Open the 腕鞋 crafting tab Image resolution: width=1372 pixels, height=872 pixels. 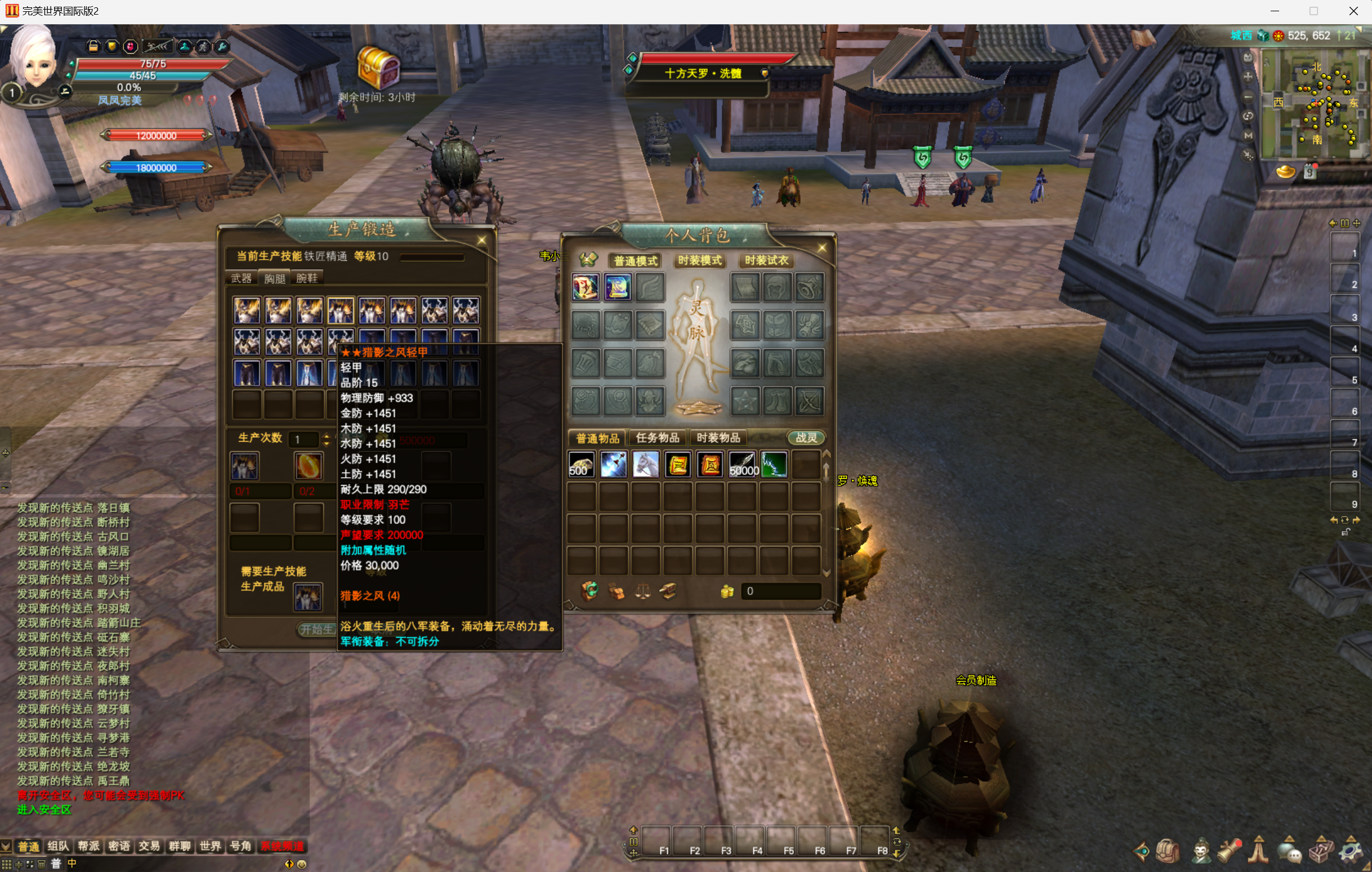pos(306,278)
